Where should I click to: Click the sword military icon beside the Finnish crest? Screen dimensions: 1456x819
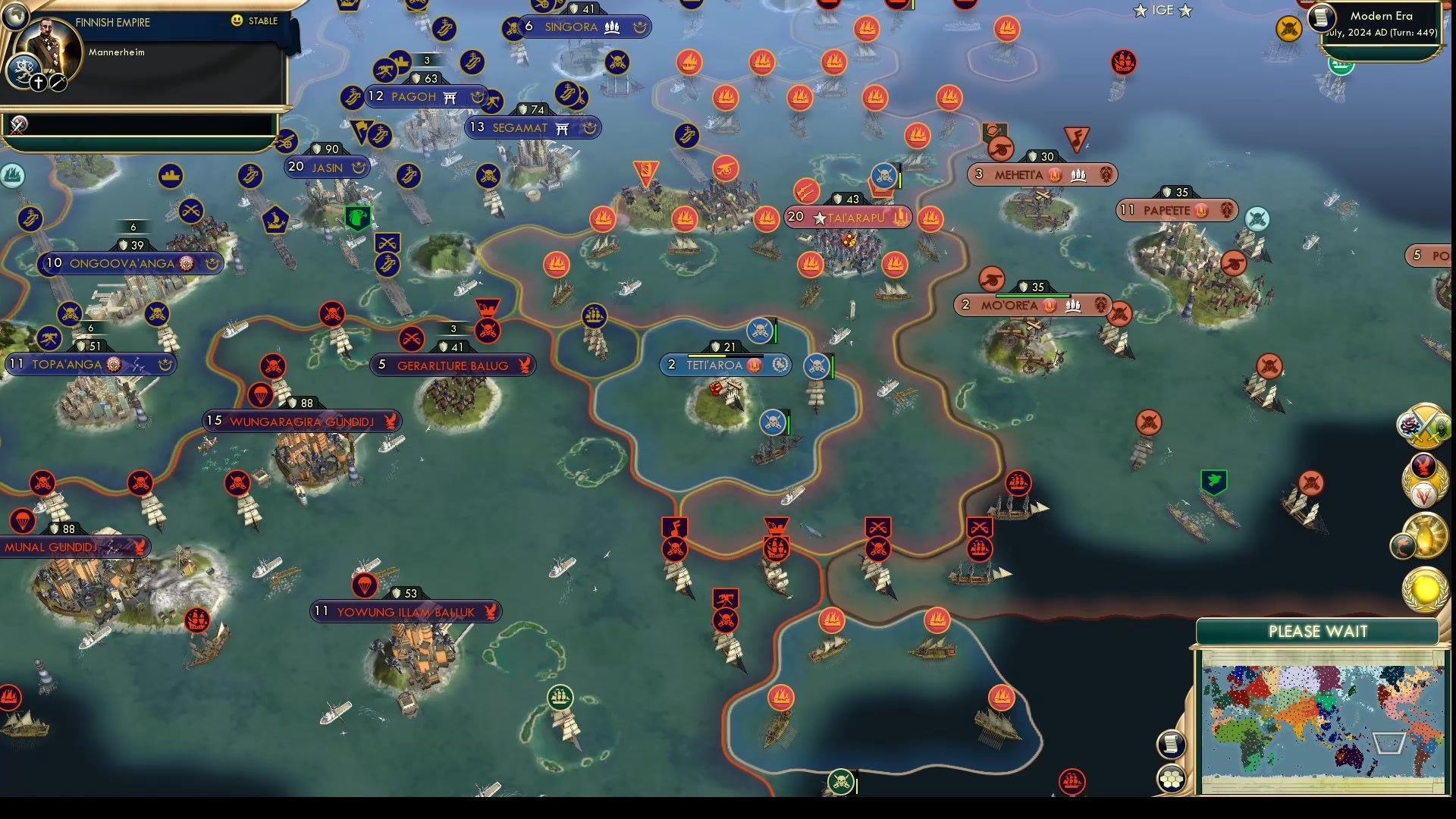pyautogui.click(x=57, y=81)
